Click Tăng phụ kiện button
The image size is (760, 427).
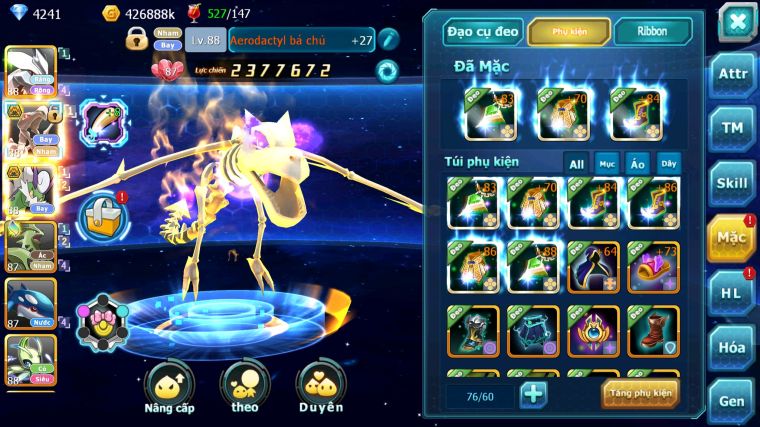[x=640, y=393]
